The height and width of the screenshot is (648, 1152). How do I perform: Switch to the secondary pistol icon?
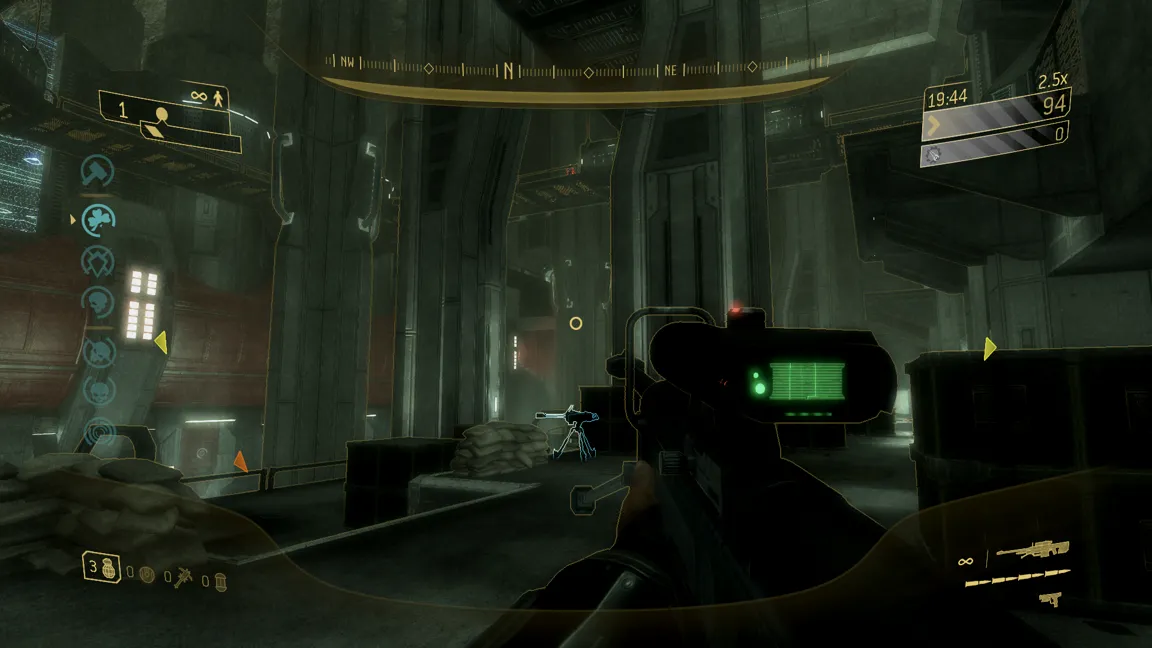[x=1049, y=600]
